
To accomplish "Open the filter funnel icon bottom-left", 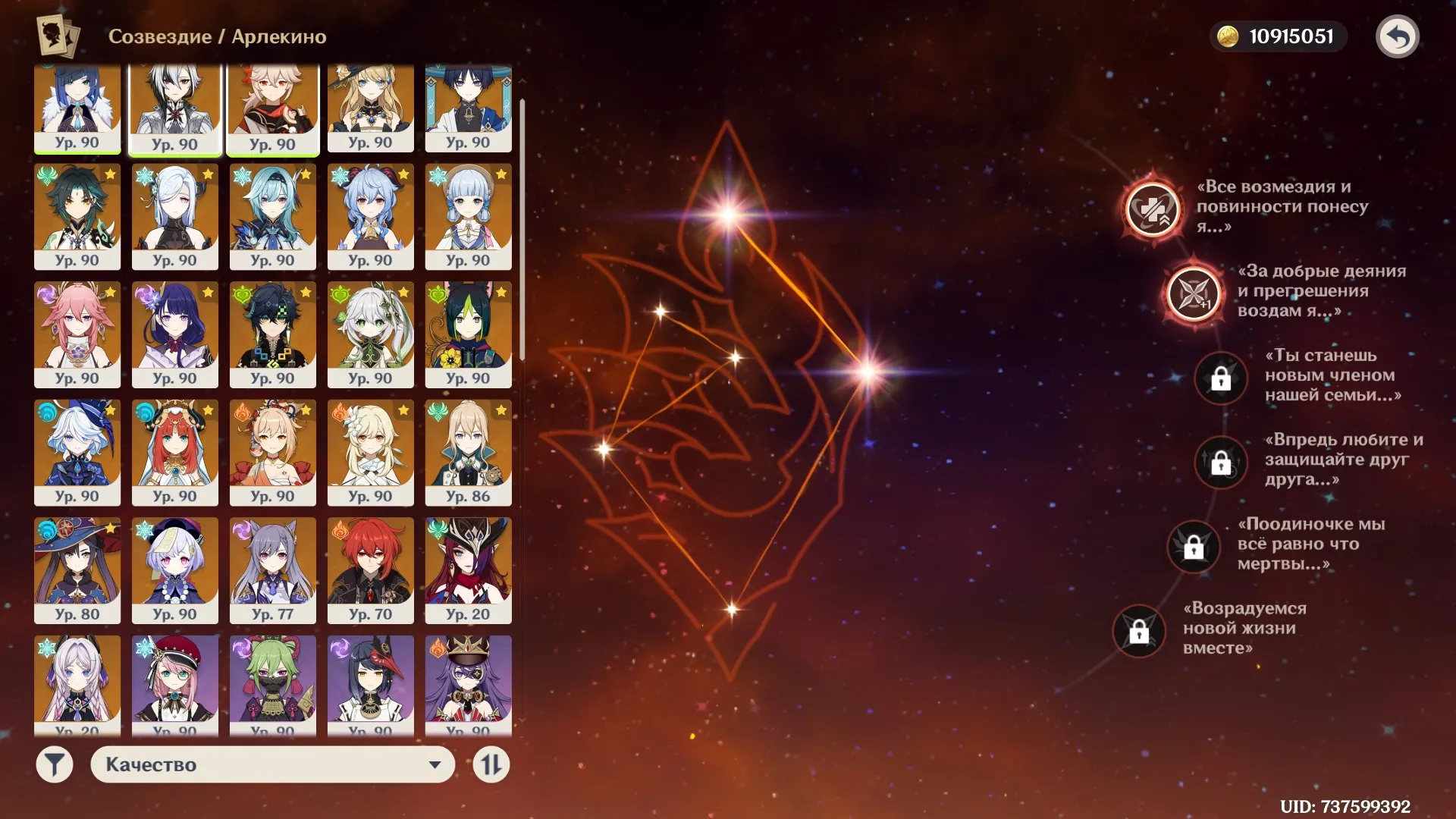I will 53,765.
